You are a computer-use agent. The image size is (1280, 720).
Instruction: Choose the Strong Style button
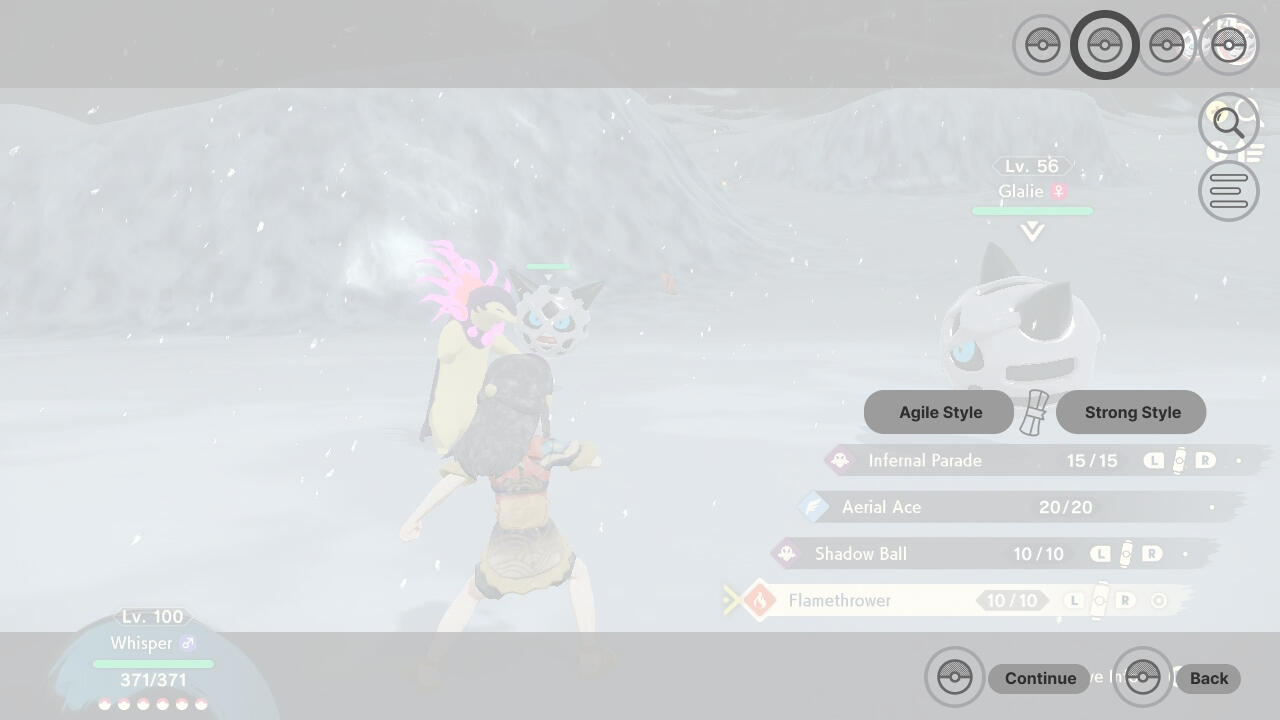pyautogui.click(x=1131, y=412)
